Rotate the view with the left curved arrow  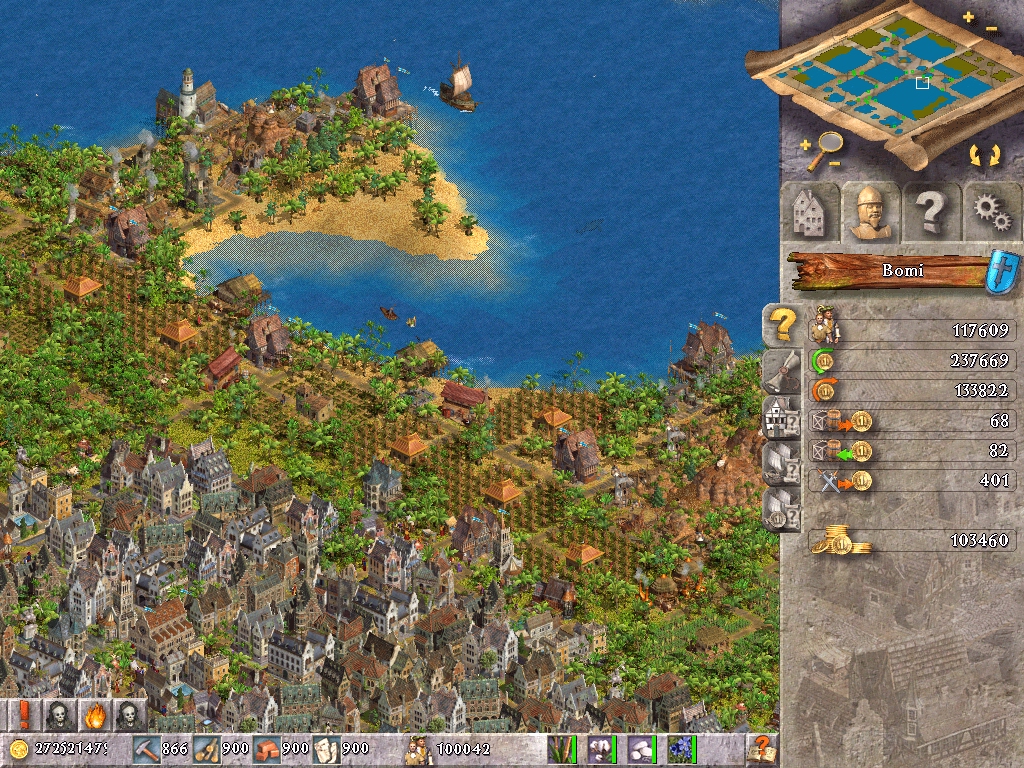pyautogui.click(x=973, y=155)
